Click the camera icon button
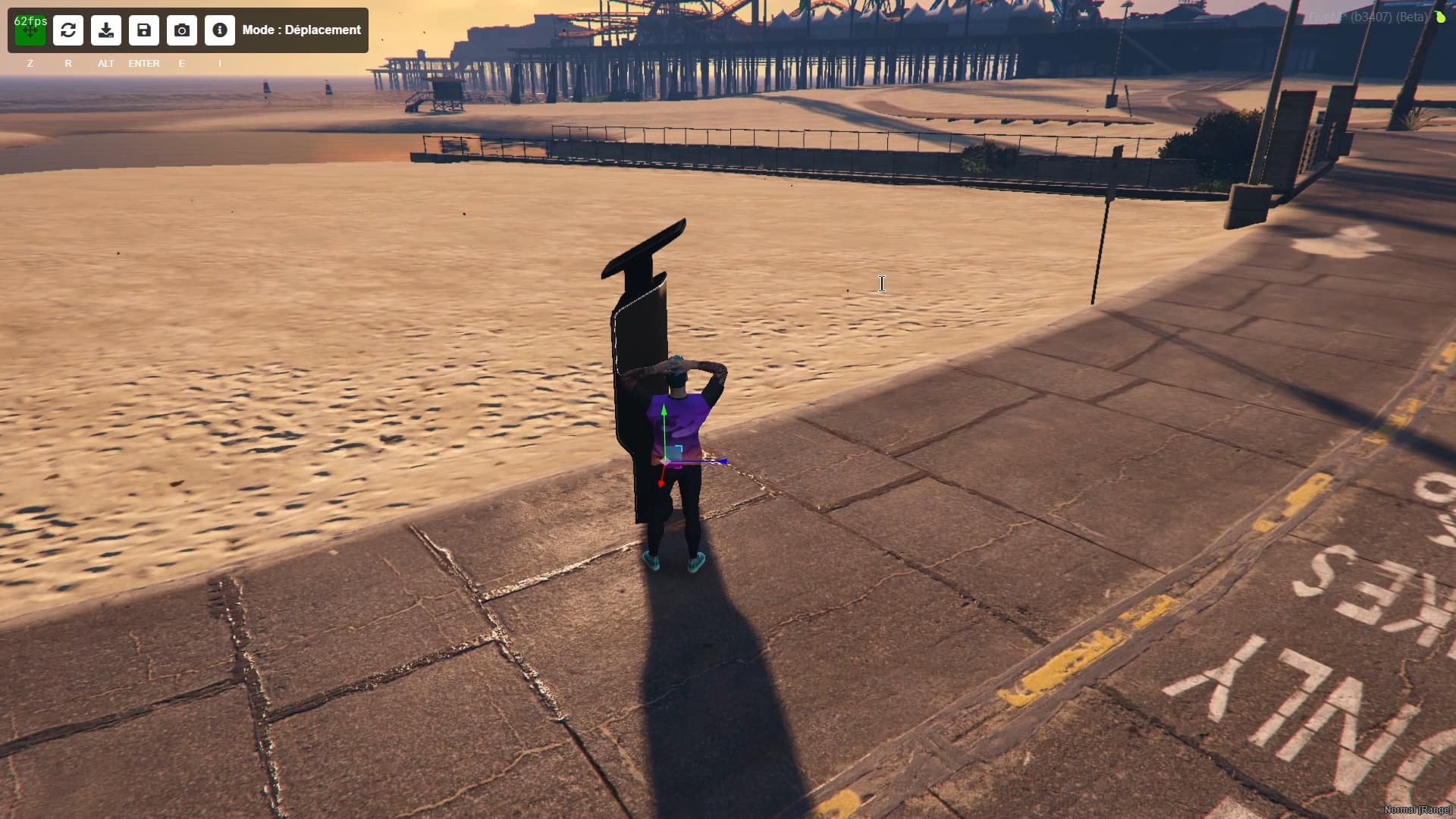This screenshot has width=1456, height=819. tap(182, 30)
